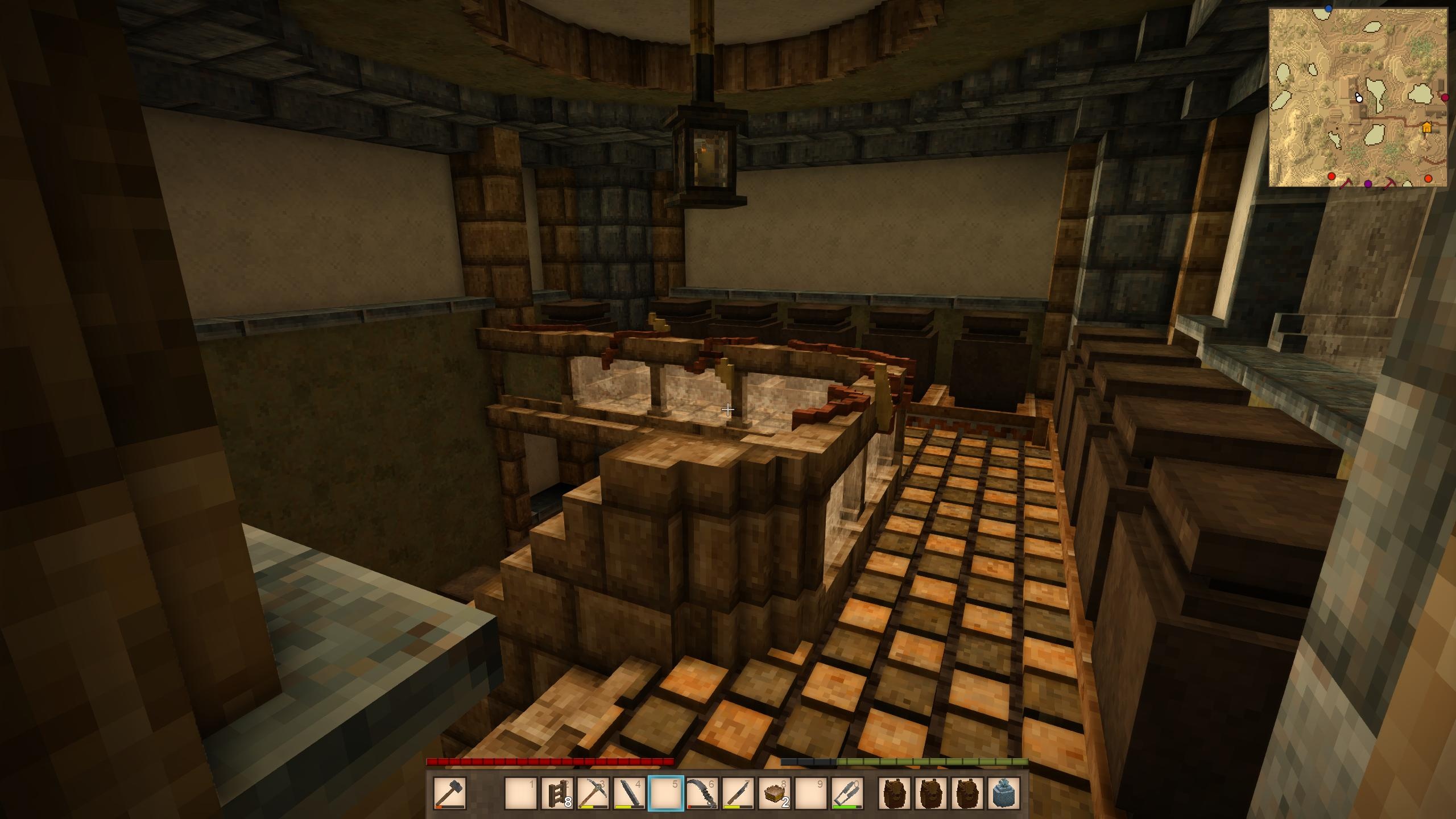Select the orange house waypoint on minimap
1456x819 pixels.
tap(1426, 128)
